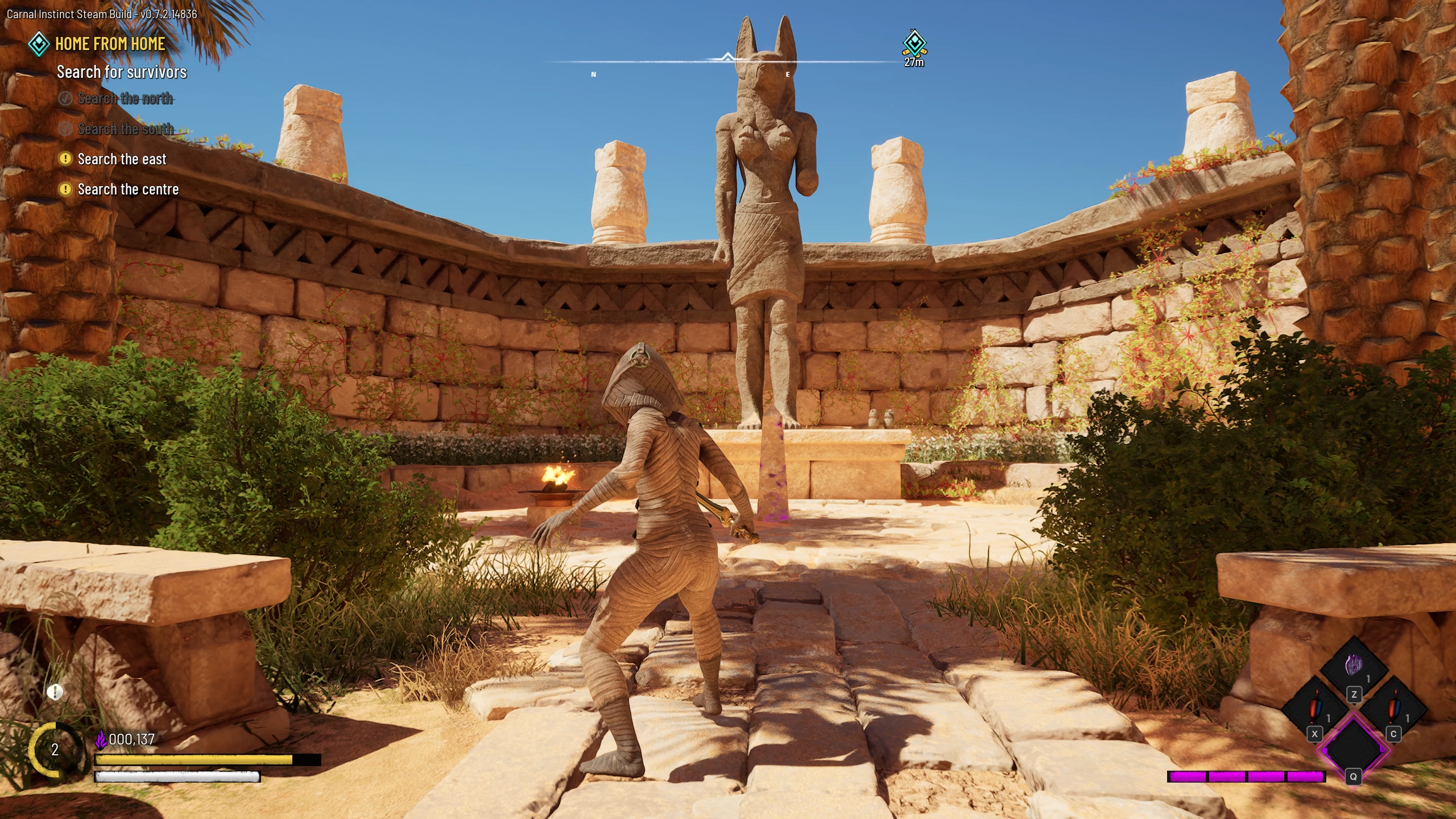Open the Home From Home quest tracker
This screenshot has width=1456, height=819.
click(x=110, y=44)
